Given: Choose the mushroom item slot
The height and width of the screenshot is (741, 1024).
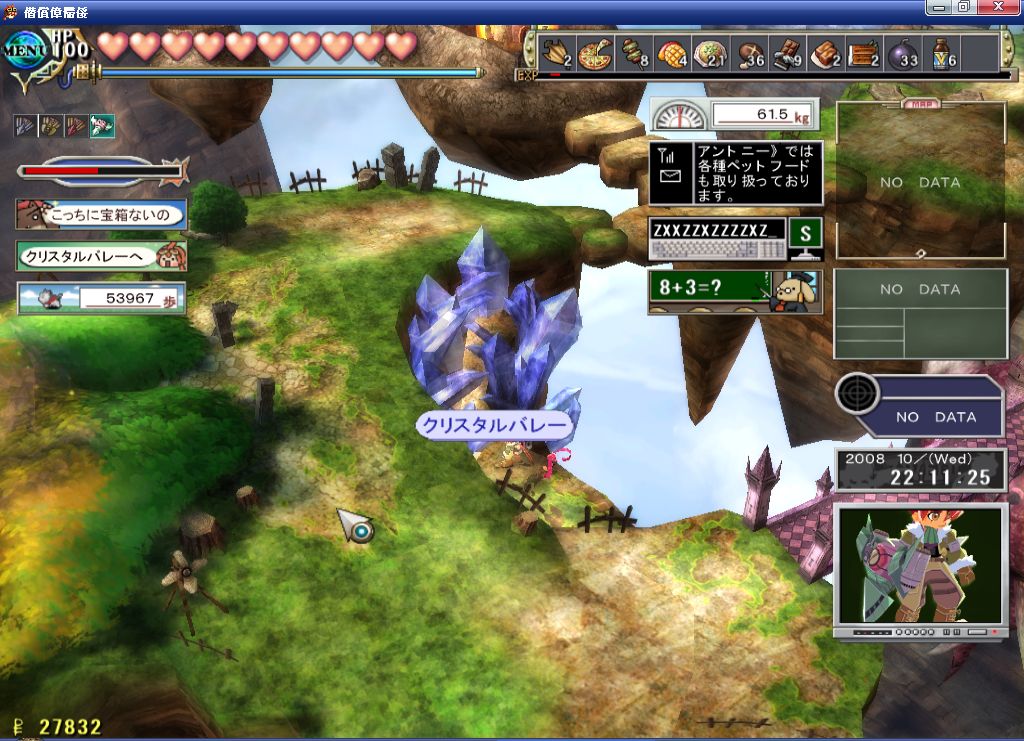Looking at the screenshot, I should coord(750,54).
